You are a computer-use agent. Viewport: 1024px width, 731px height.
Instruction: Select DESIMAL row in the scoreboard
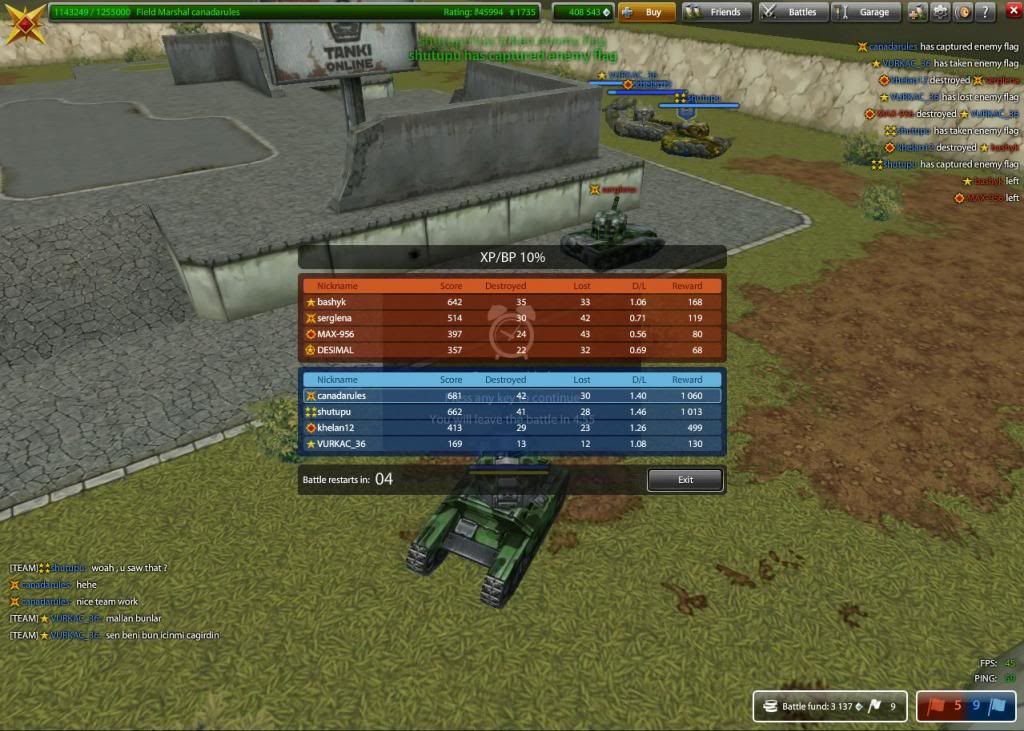(x=512, y=350)
